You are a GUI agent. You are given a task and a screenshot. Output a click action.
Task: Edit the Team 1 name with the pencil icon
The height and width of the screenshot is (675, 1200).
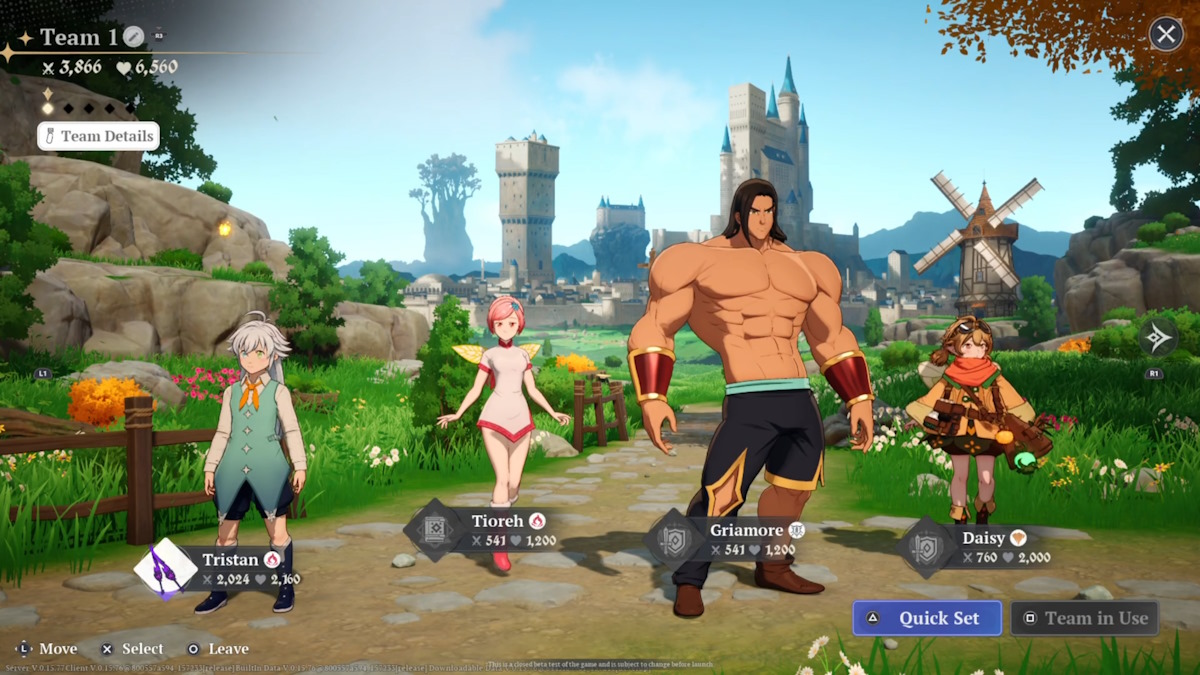coord(134,37)
